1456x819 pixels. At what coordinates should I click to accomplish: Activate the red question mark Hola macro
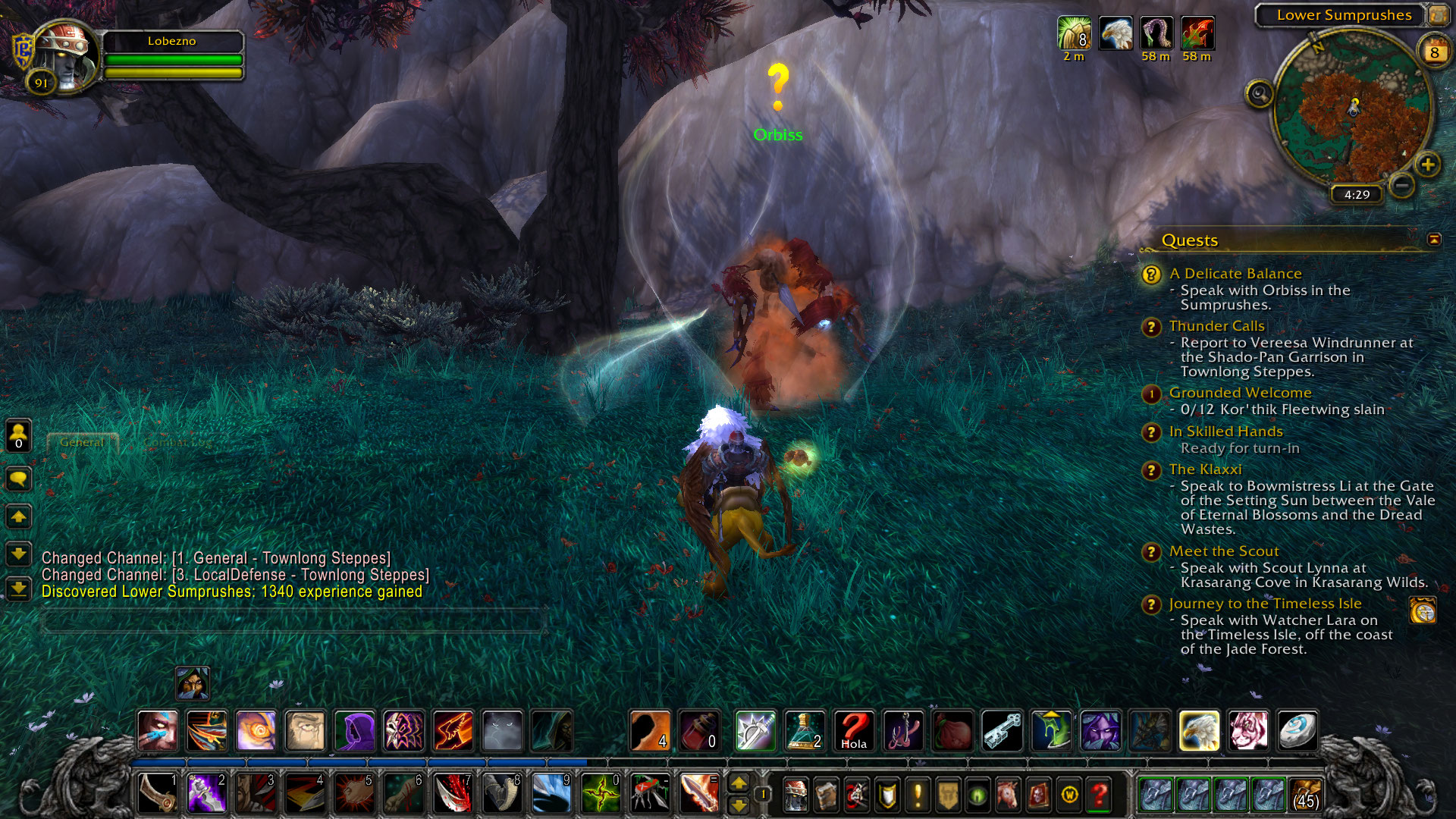[x=854, y=731]
